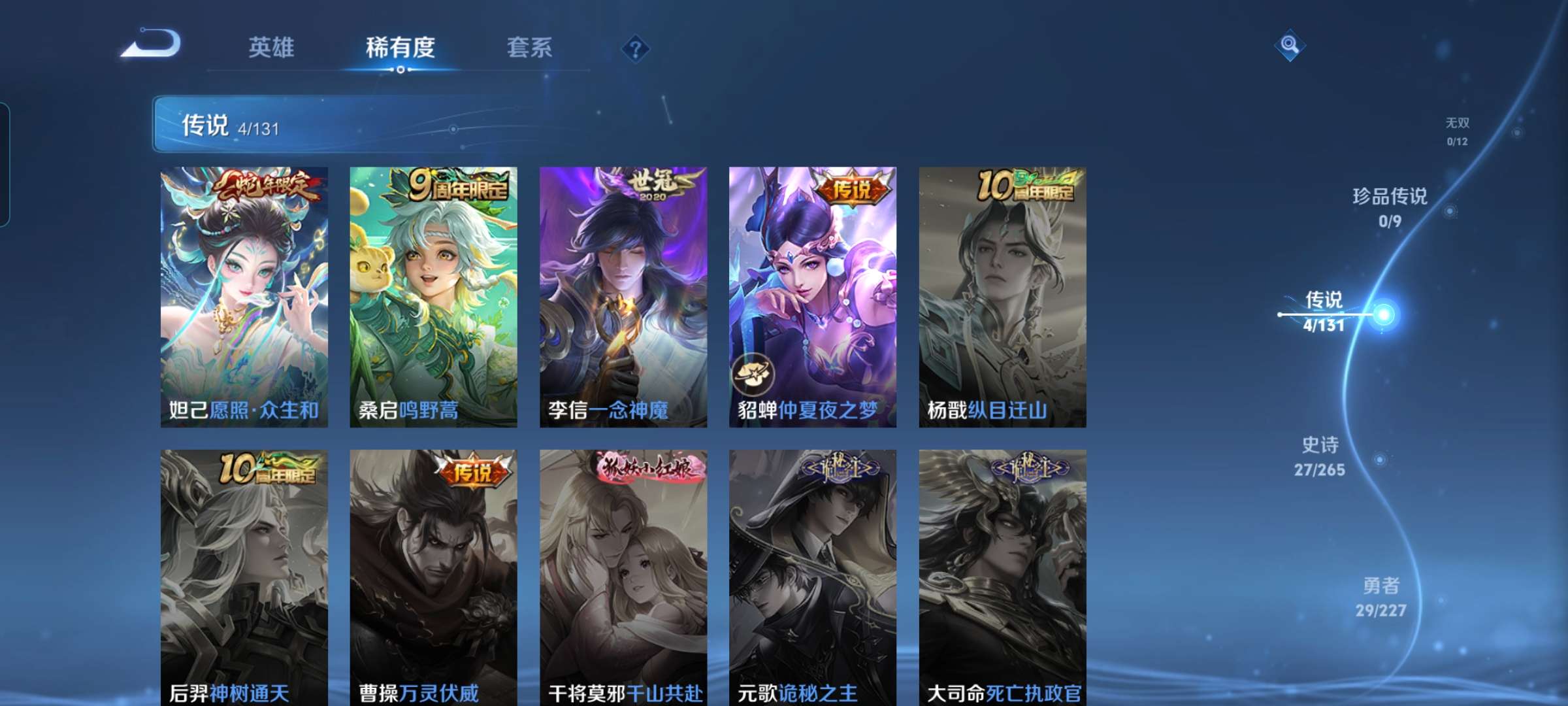Switch to the 套系 tab
Screen dimensions: 1568x706
point(530,47)
